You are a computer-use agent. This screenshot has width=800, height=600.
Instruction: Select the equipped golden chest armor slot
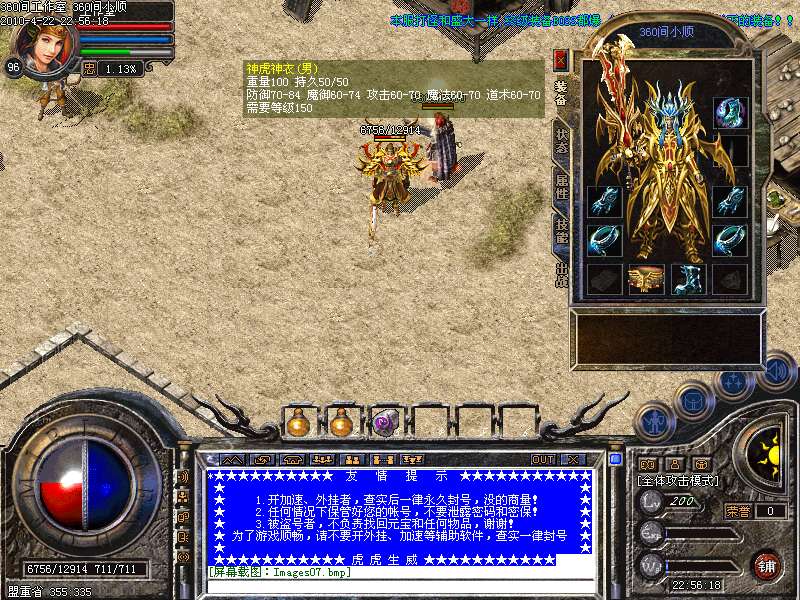(x=646, y=279)
